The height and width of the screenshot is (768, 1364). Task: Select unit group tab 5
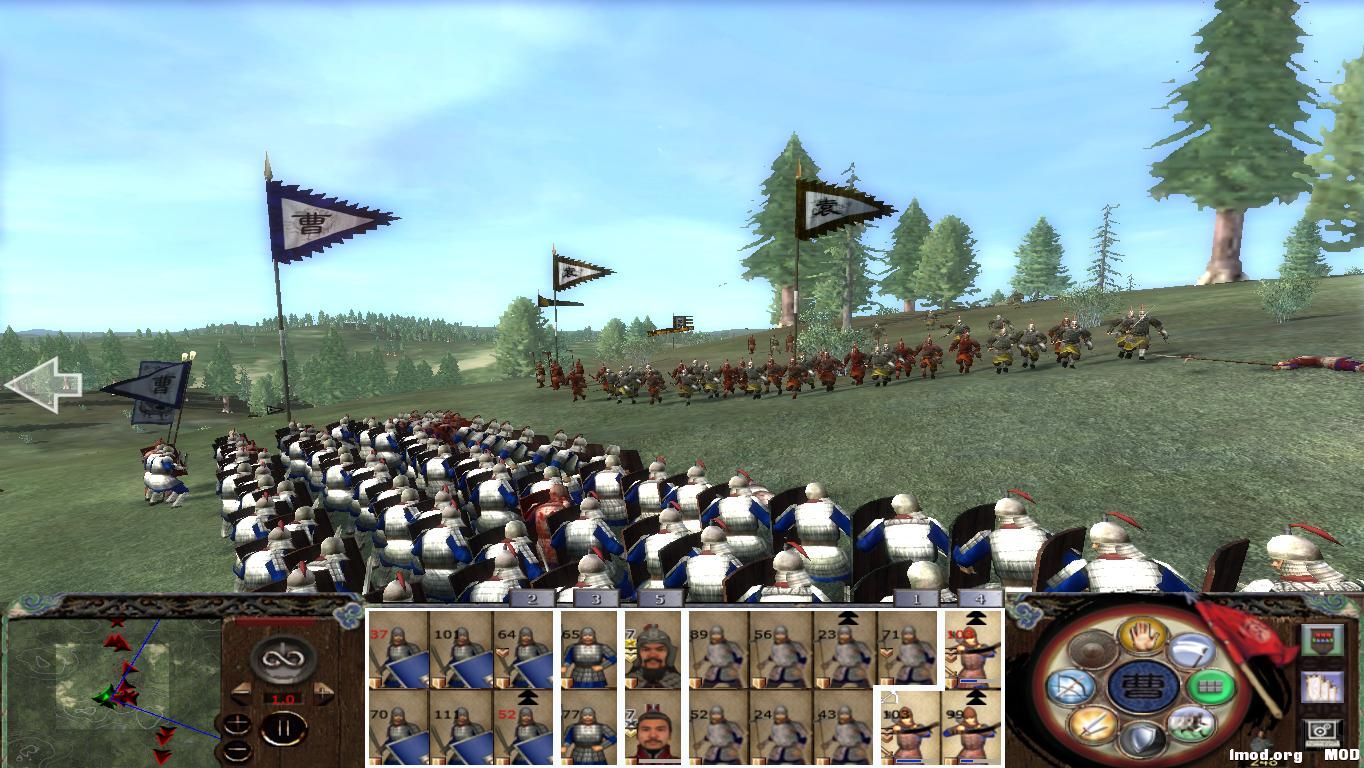pyautogui.click(x=658, y=599)
